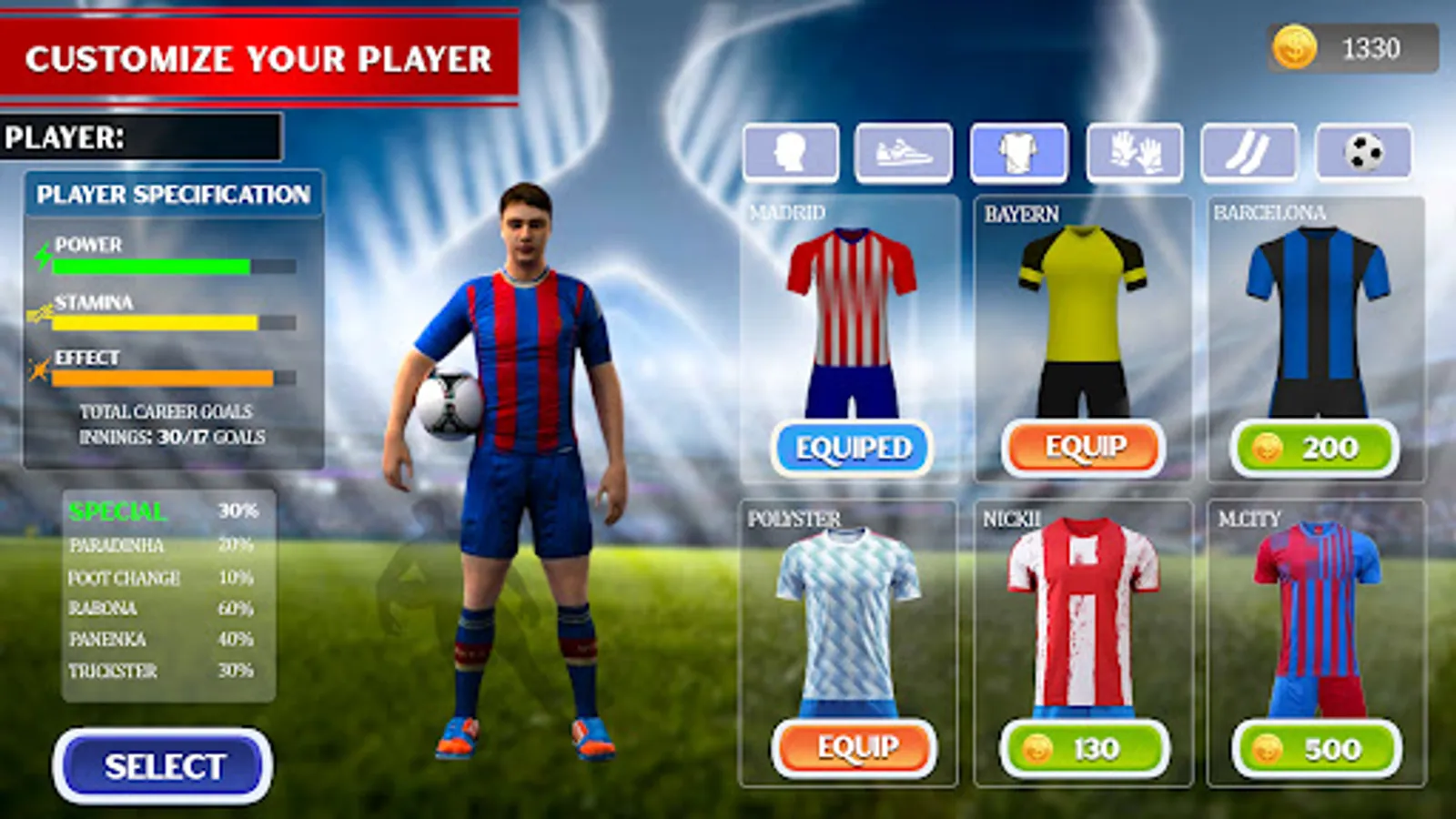The image size is (1456, 819).
Task: Switch to the jersey customization tab
Action: [x=1018, y=153]
